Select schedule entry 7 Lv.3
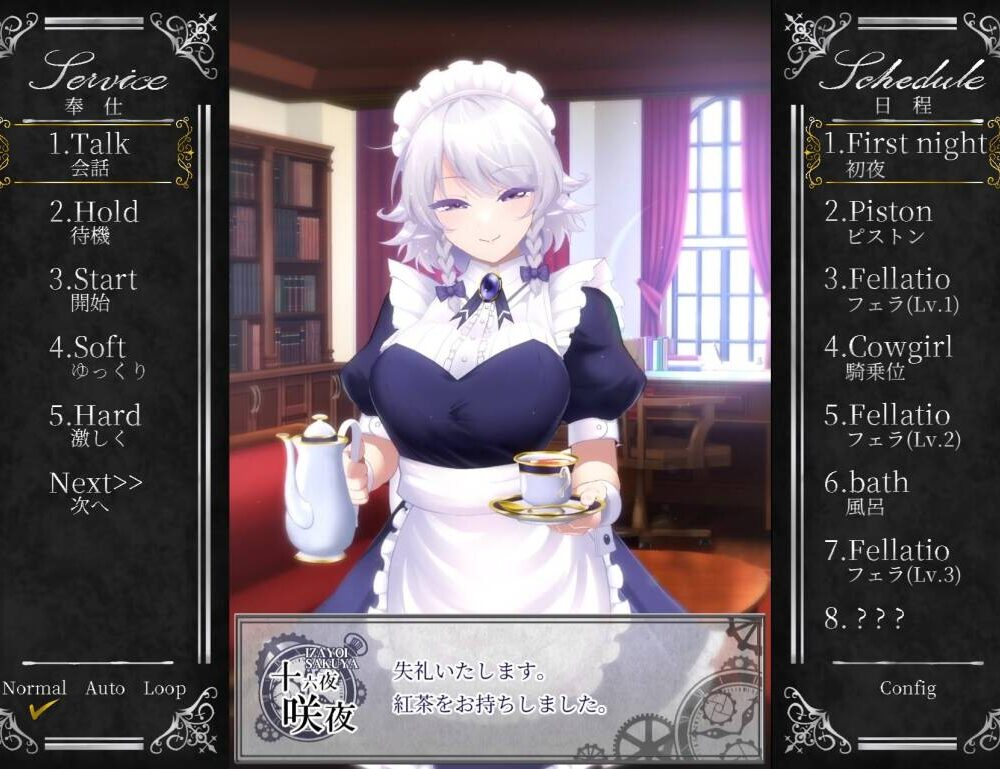The width and height of the screenshot is (1000, 769). [887, 559]
